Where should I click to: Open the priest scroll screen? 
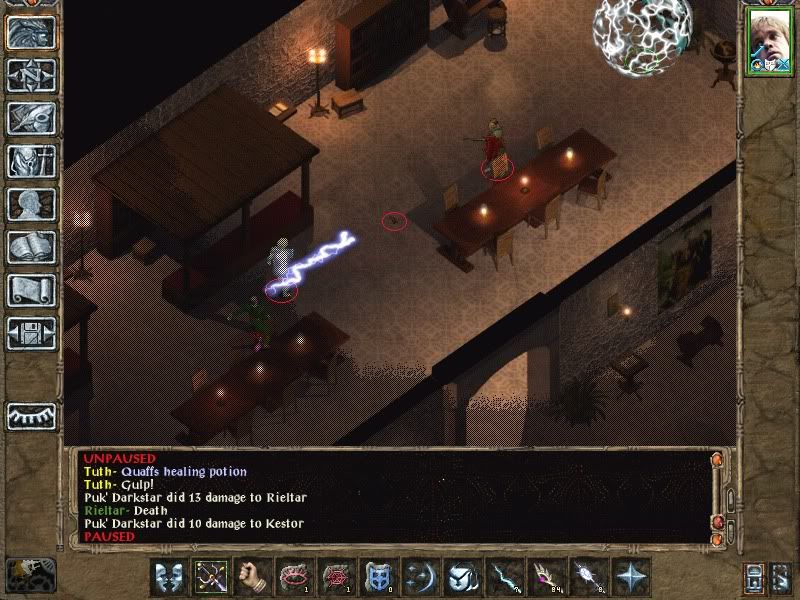(31, 290)
